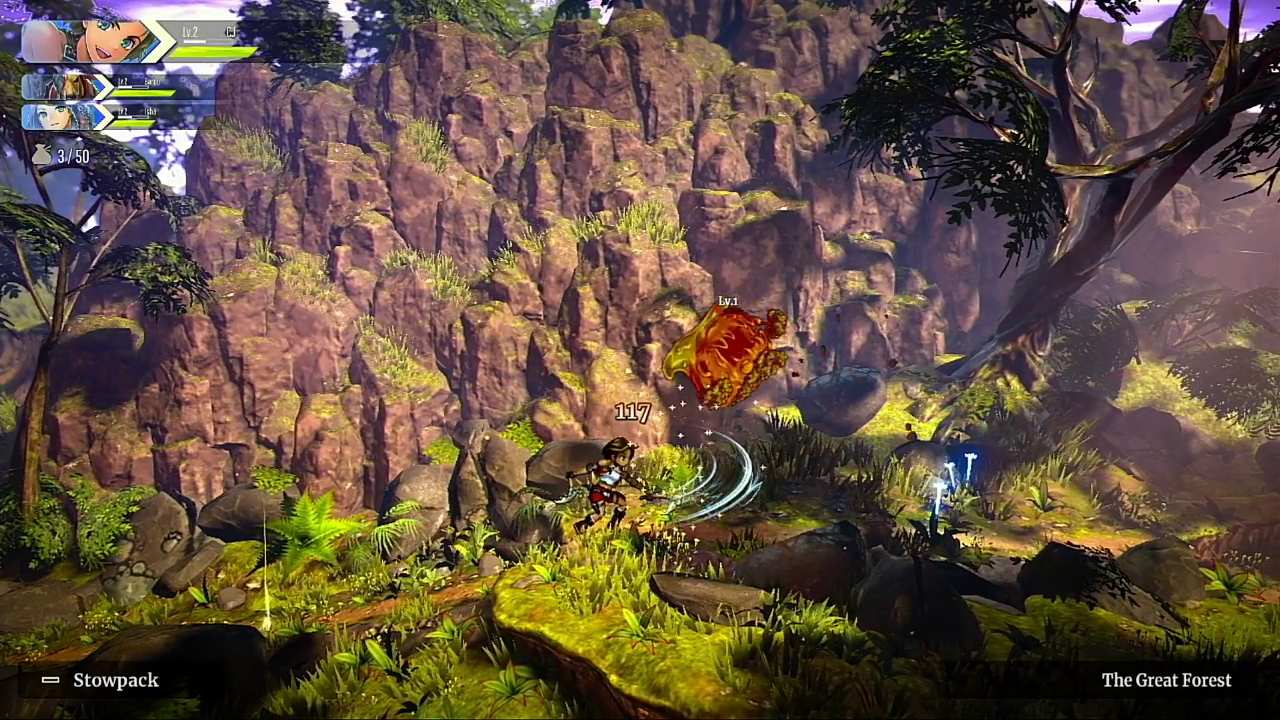Image resolution: width=1280 pixels, height=720 pixels.
Task: Click the stowpack bag icon
Action: tap(41, 155)
